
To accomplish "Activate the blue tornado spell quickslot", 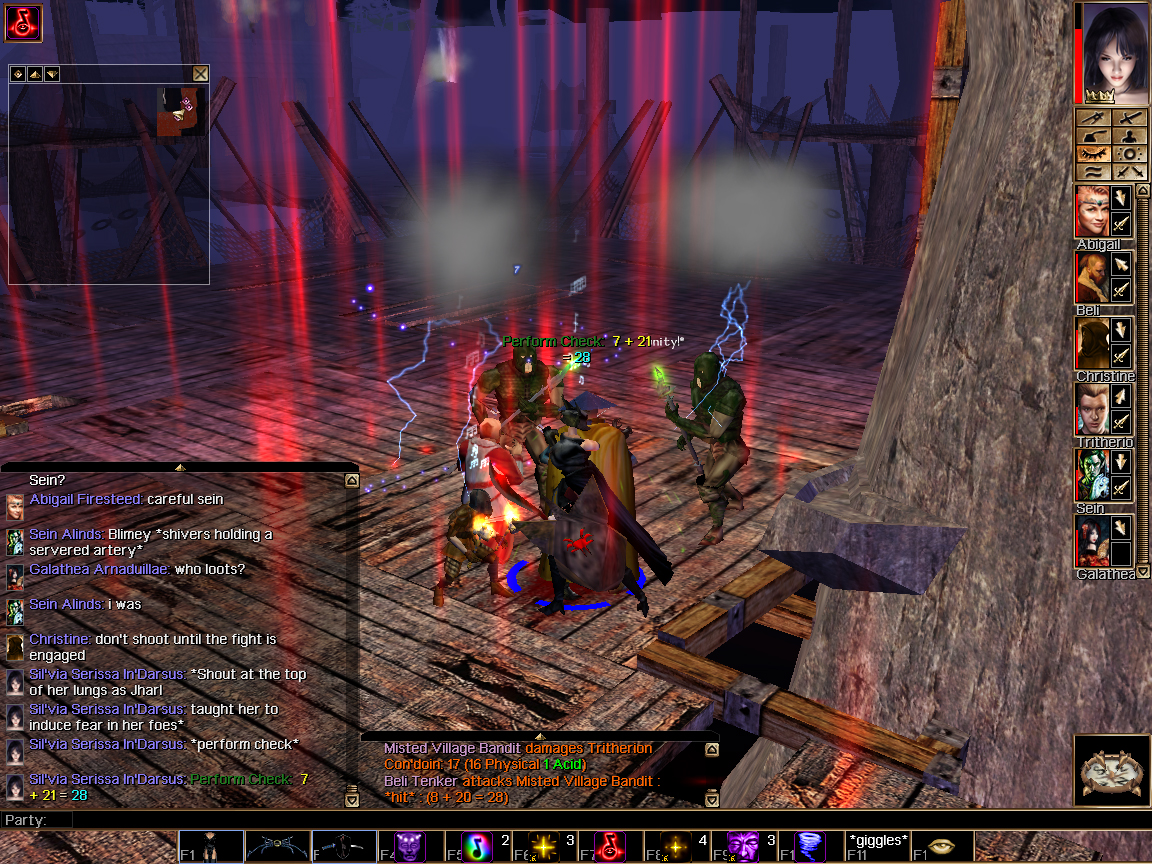I will (x=810, y=847).
